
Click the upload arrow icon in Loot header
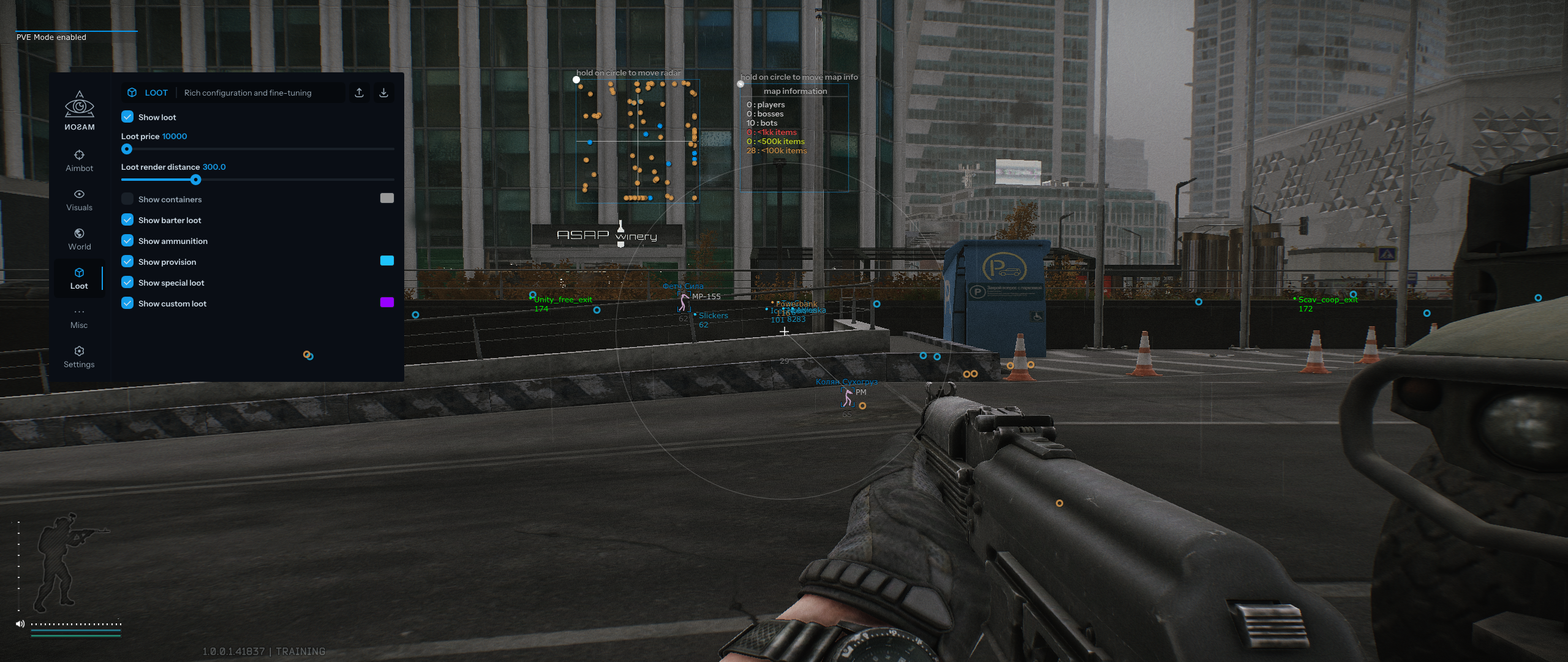click(x=360, y=93)
